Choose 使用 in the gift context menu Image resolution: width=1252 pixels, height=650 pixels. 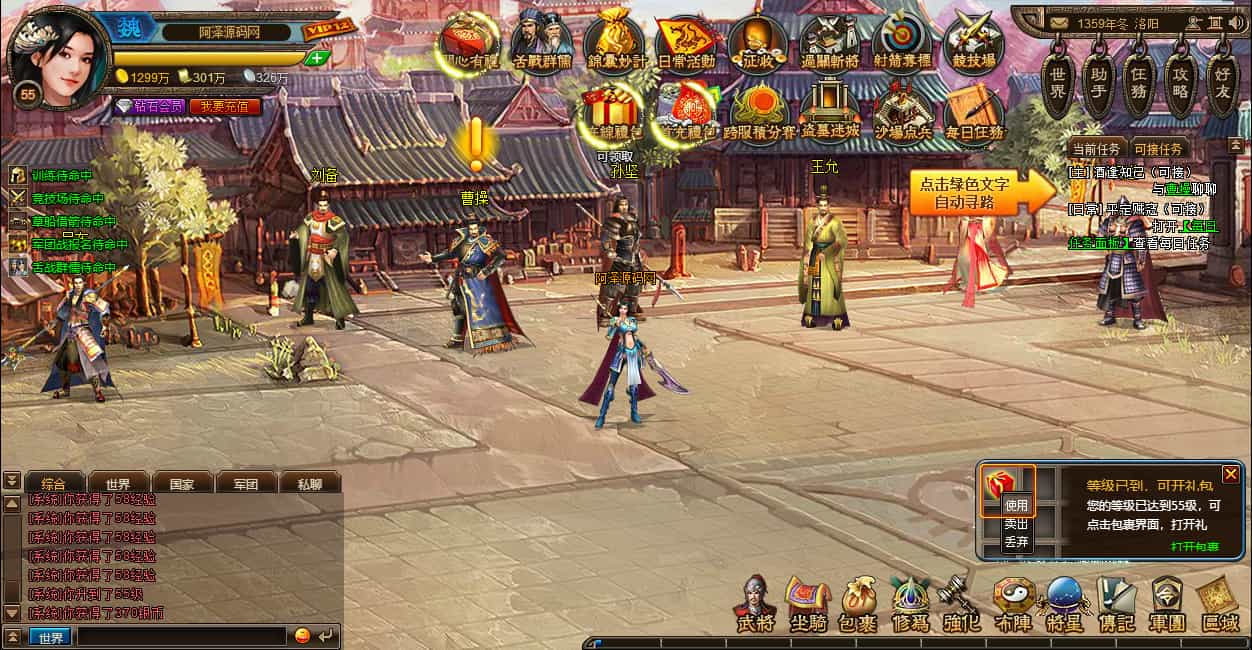[x=1016, y=506]
